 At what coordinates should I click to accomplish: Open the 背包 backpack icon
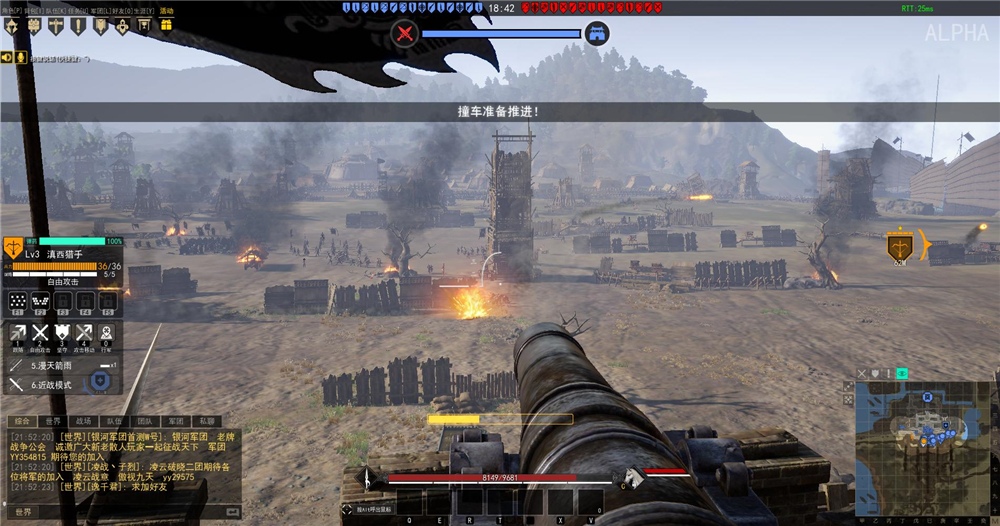[35, 26]
